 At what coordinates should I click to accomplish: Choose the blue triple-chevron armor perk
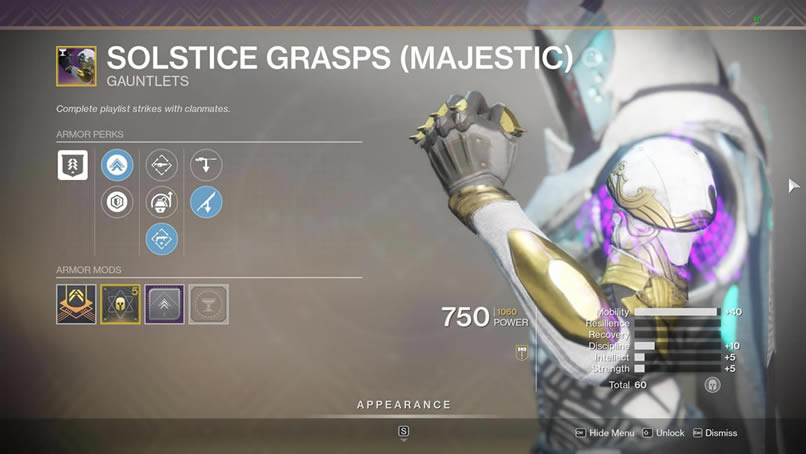click(117, 165)
